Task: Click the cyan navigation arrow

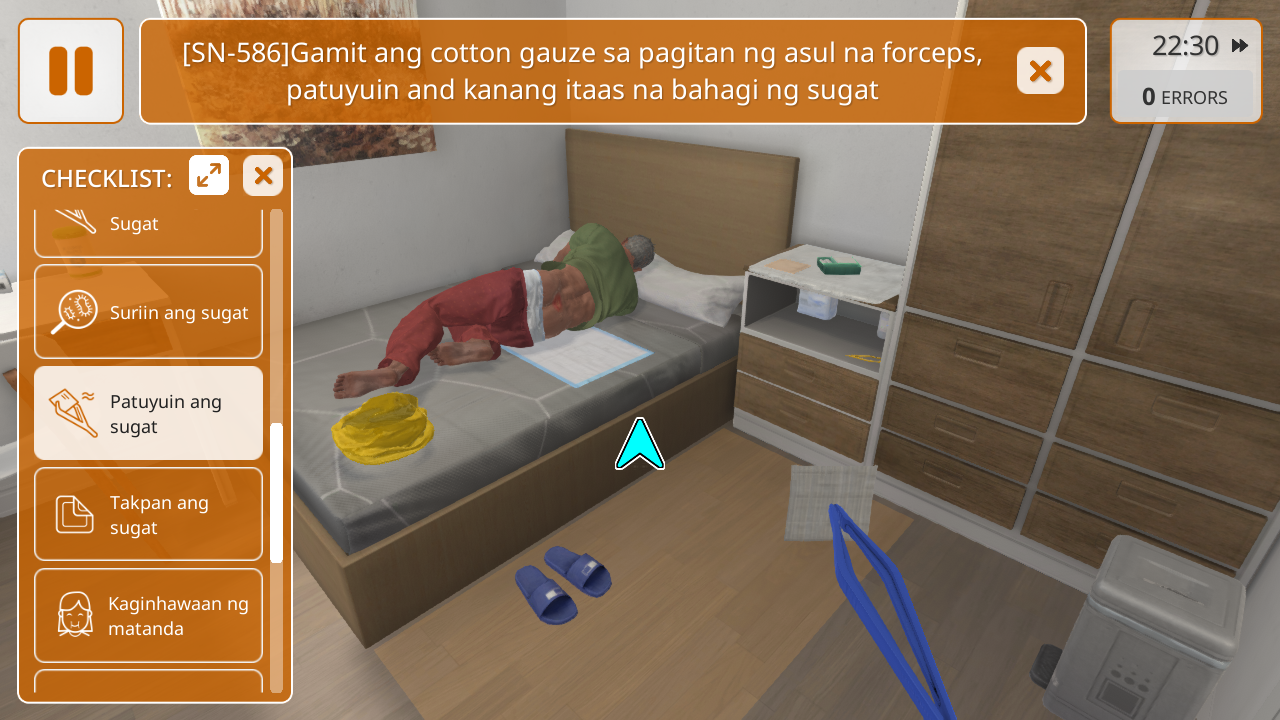Action: pyautogui.click(x=640, y=446)
